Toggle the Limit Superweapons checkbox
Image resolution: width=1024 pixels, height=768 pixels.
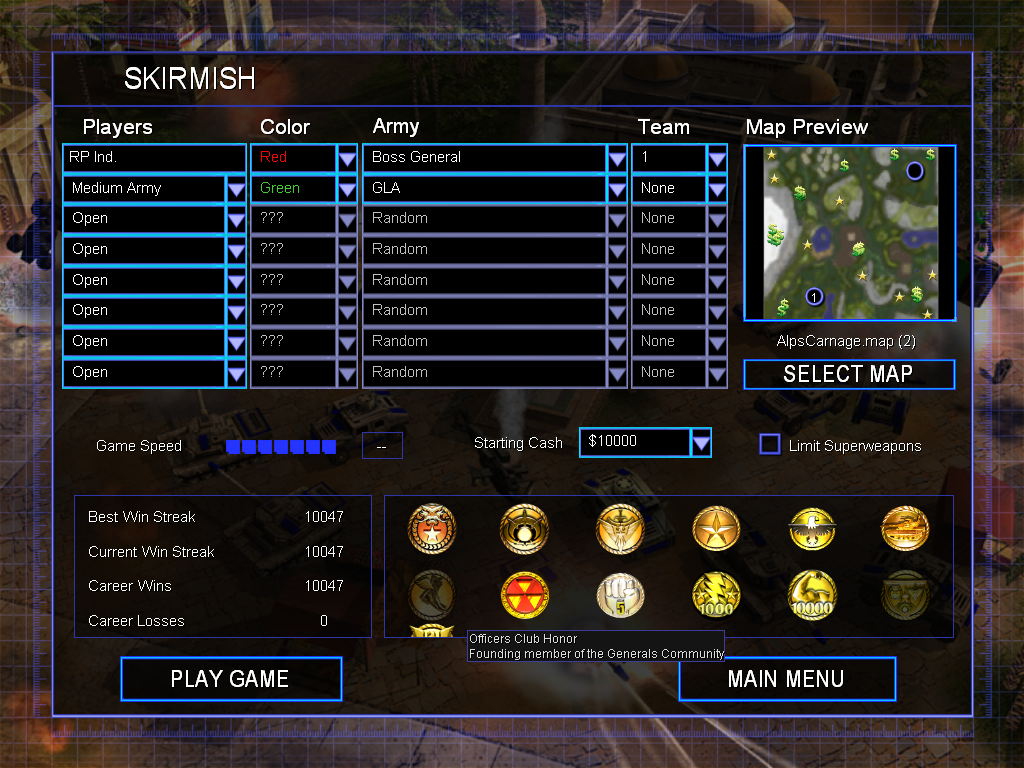point(770,444)
